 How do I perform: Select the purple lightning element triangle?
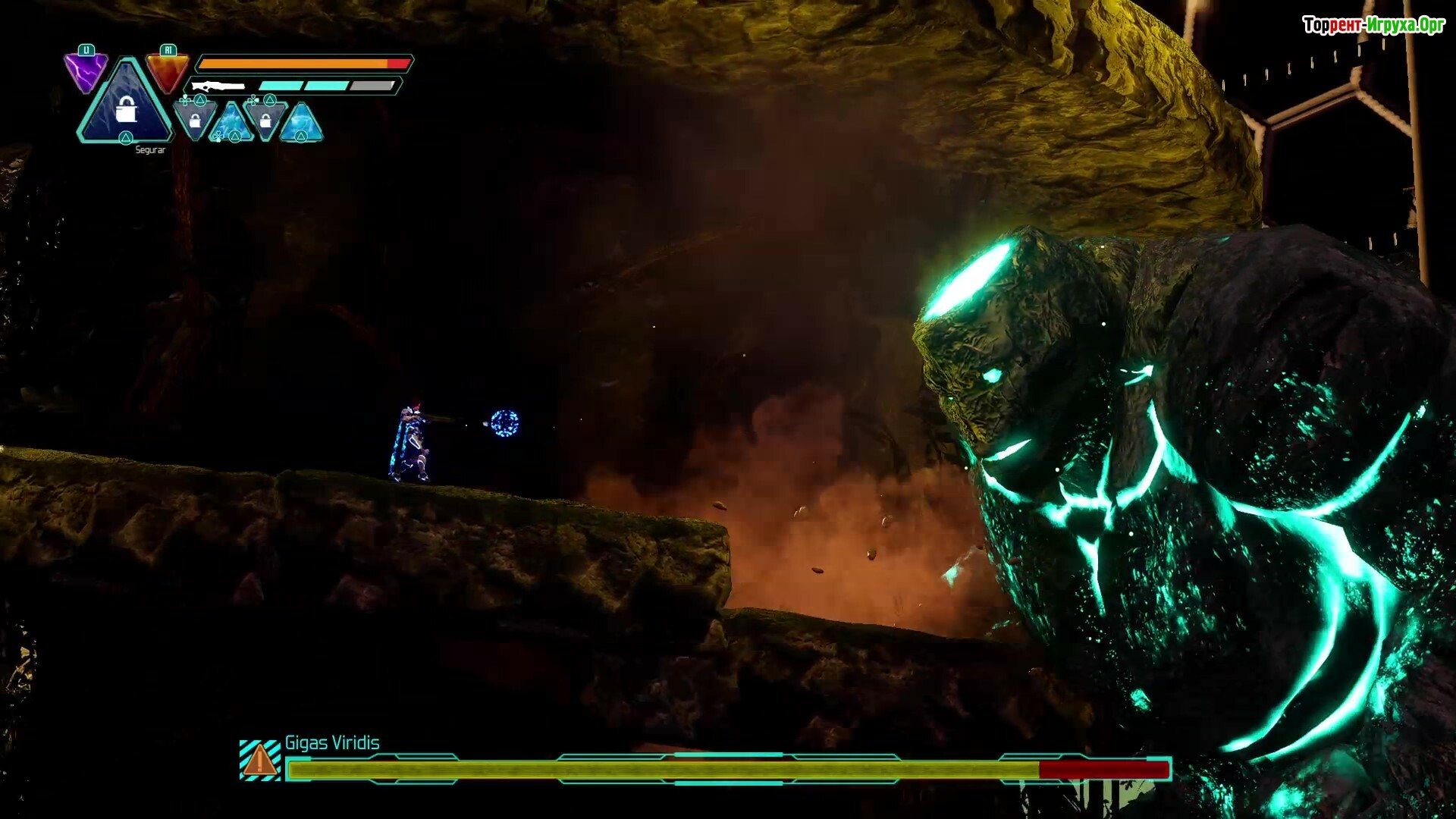85,71
